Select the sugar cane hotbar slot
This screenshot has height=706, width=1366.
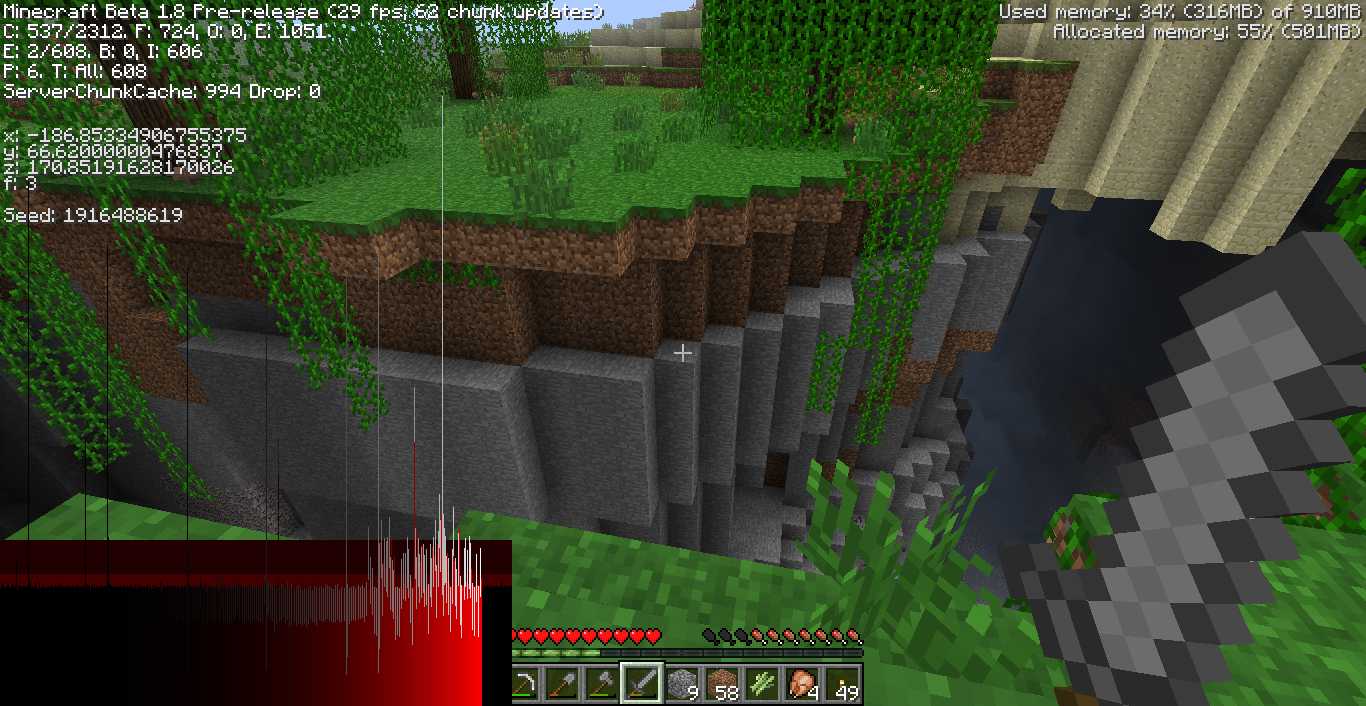point(762,684)
